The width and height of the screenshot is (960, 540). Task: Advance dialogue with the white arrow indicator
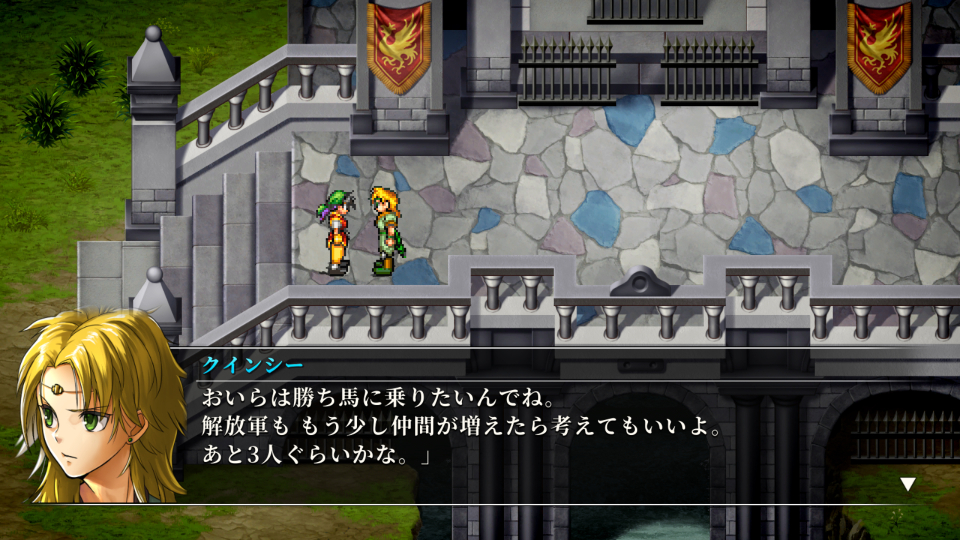pyautogui.click(x=907, y=484)
